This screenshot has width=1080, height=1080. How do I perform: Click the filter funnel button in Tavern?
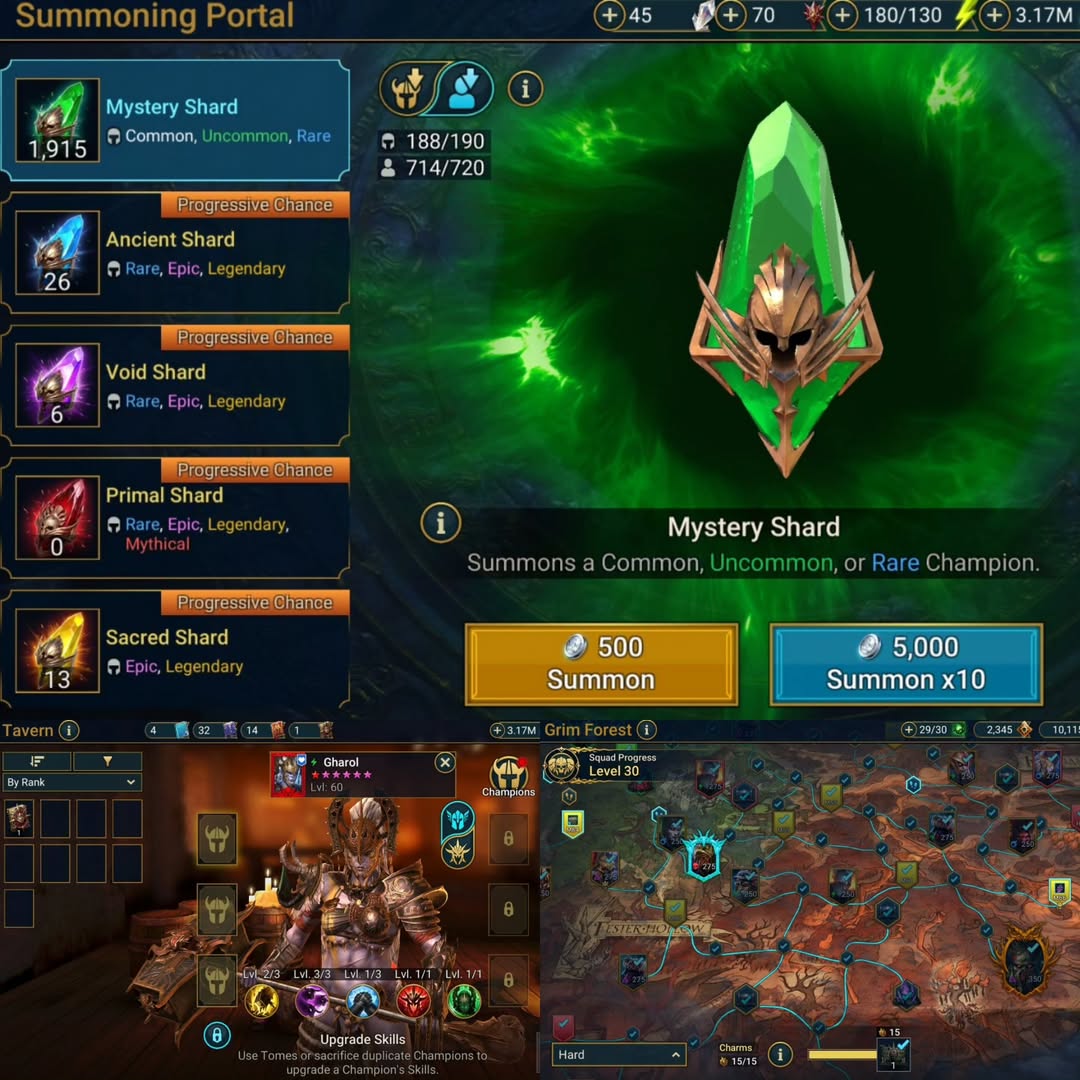click(x=107, y=762)
